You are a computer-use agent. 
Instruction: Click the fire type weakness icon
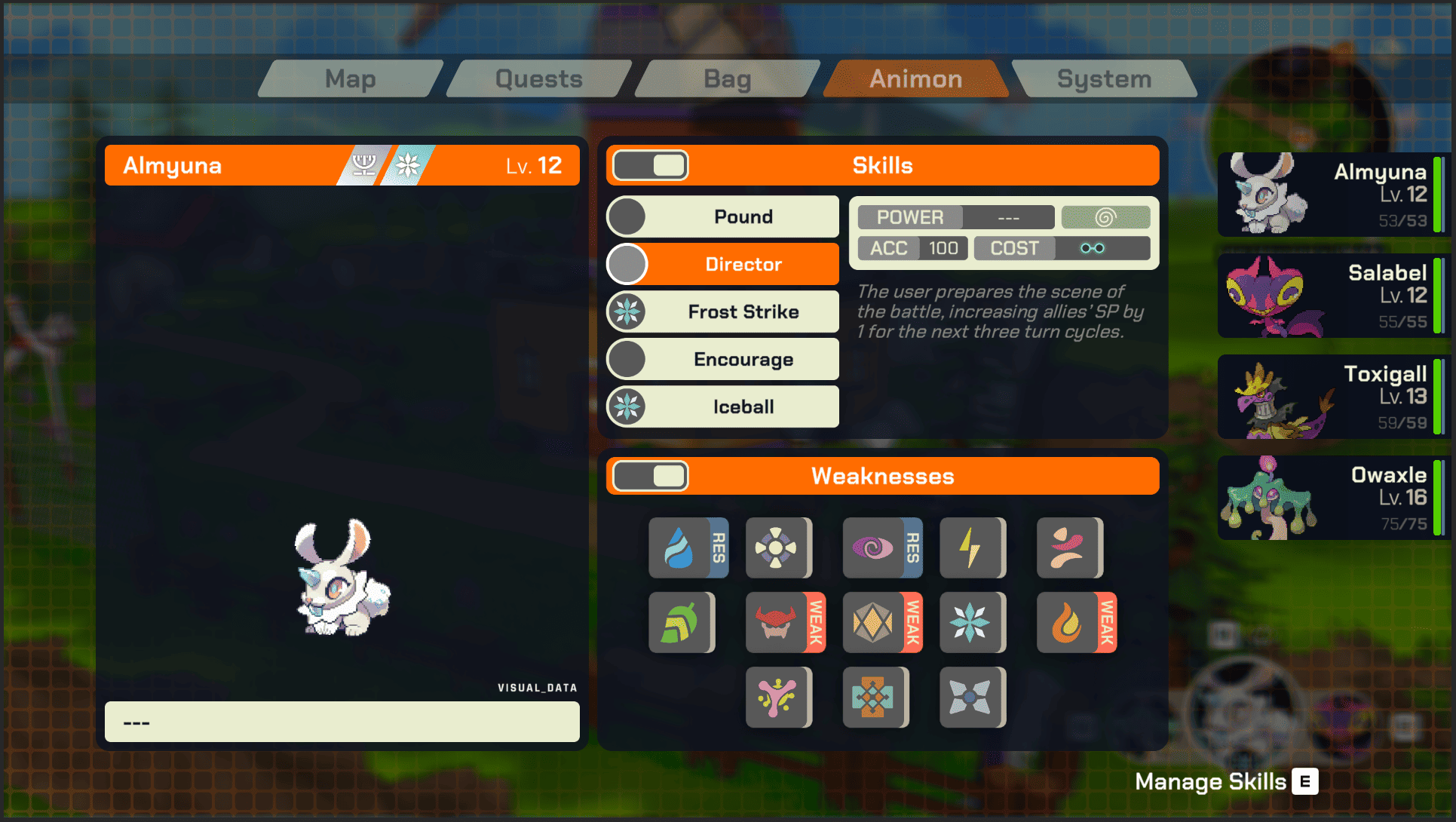click(x=1076, y=623)
